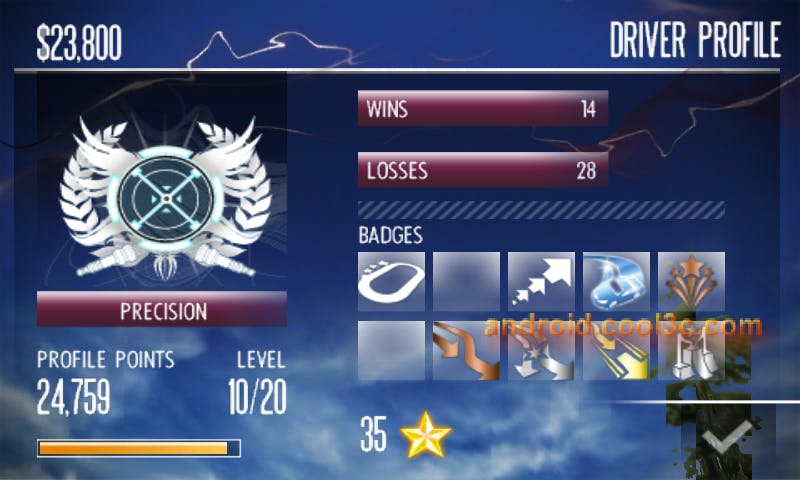Select the oval race track badge

(x=391, y=281)
